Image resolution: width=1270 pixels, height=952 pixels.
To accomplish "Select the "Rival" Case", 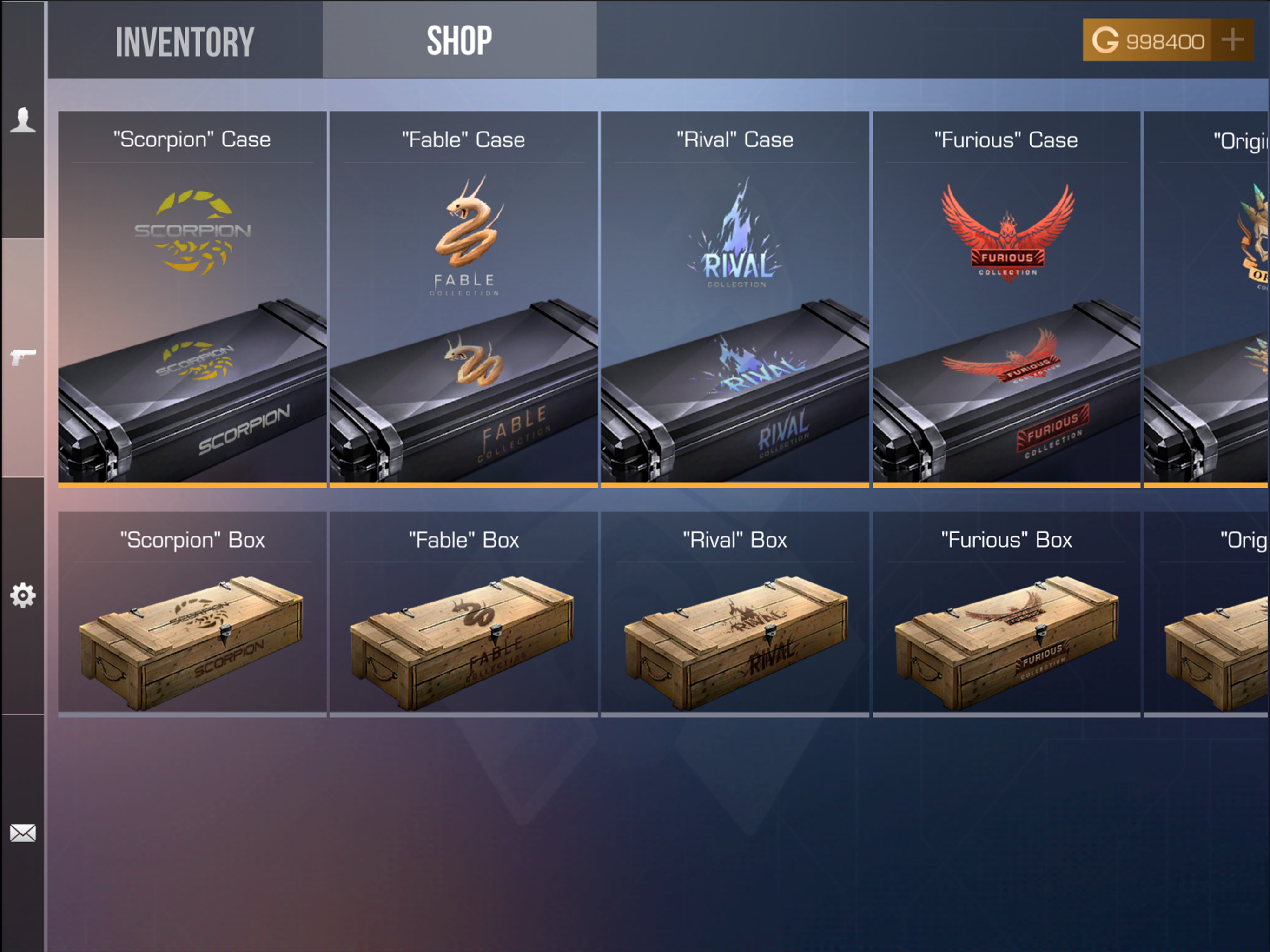I will pos(735,298).
